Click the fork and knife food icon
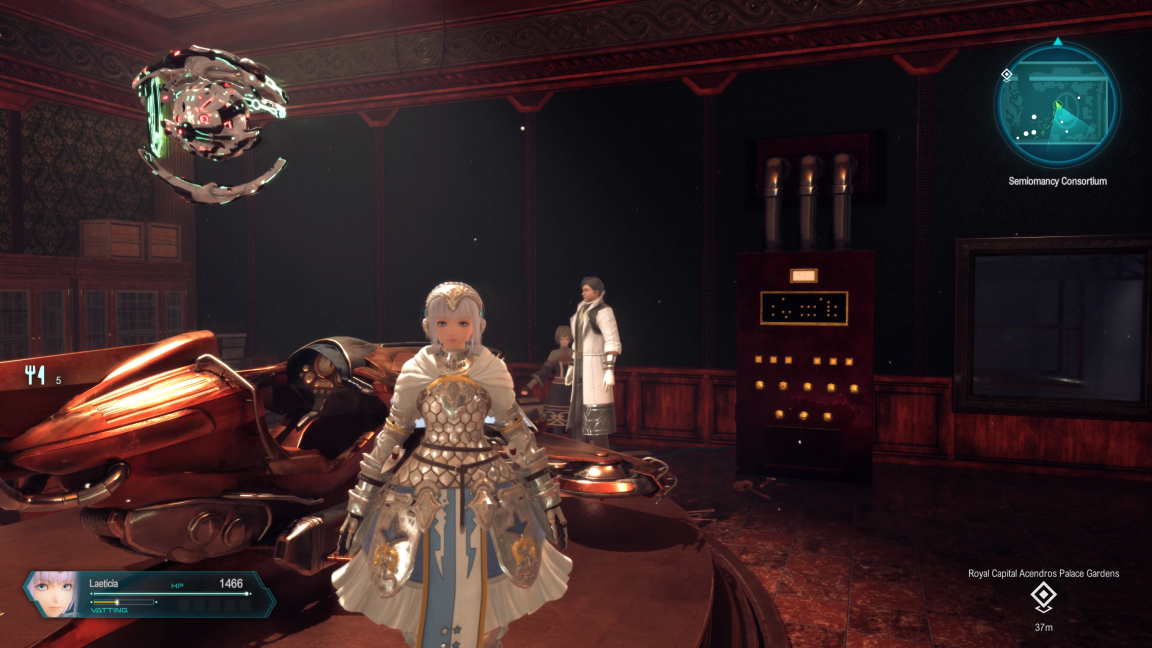The height and width of the screenshot is (648, 1152). coord(36,376)
